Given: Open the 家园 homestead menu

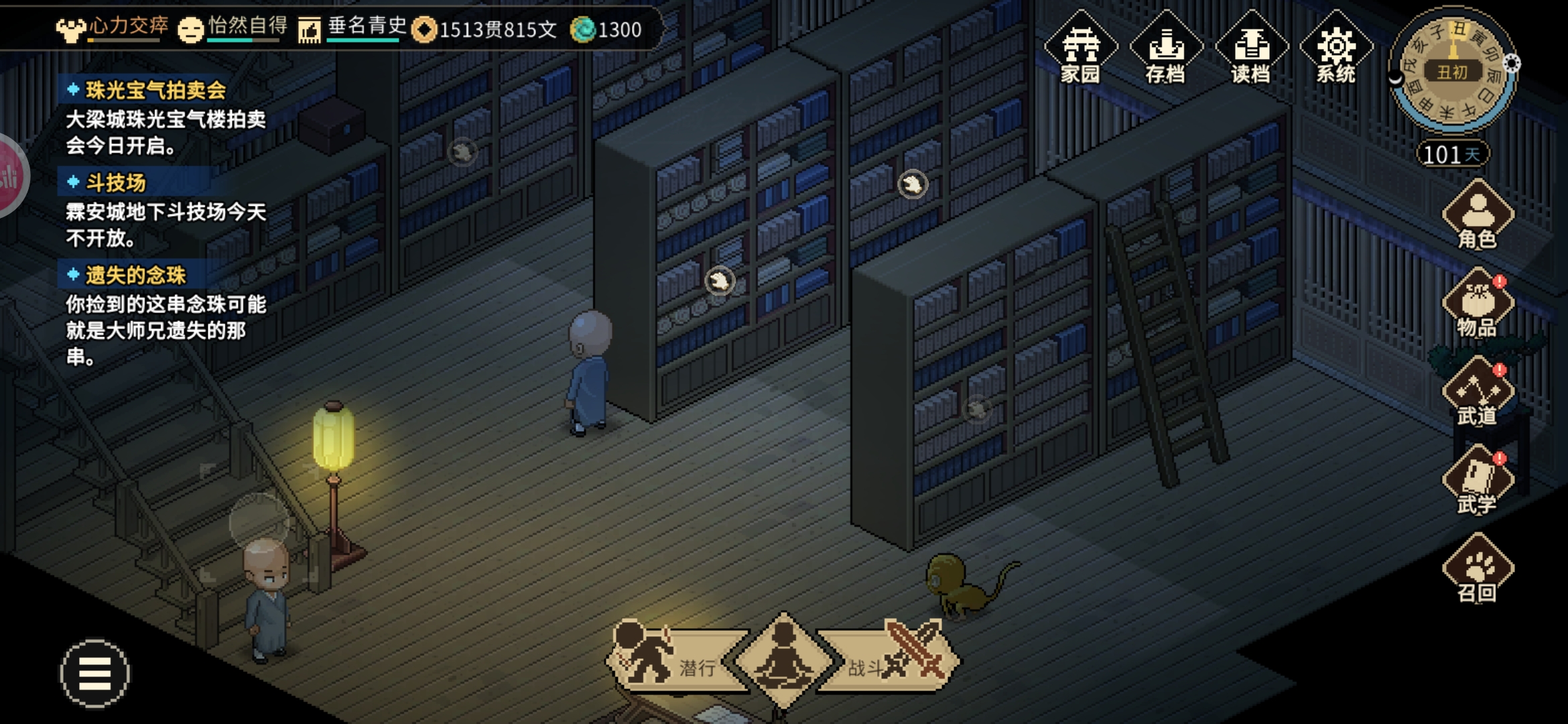Looking at the screenshot, I should coord(1080,48).
